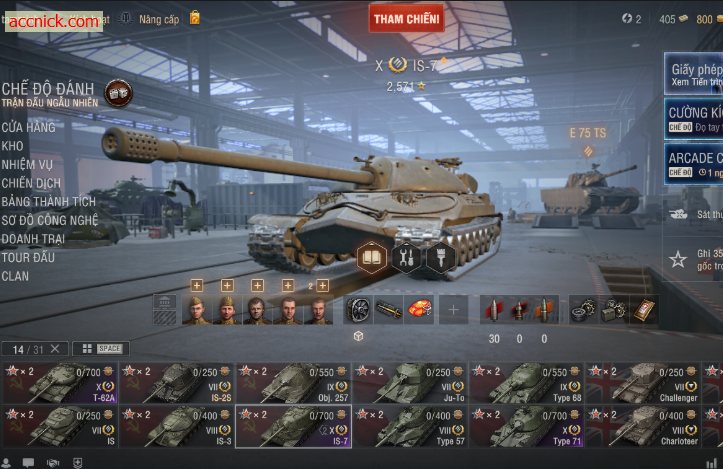Open the ARCADE mode banner
Viewport: 723px width, 469px height.
pyautogui.click(x=694, y=164)
